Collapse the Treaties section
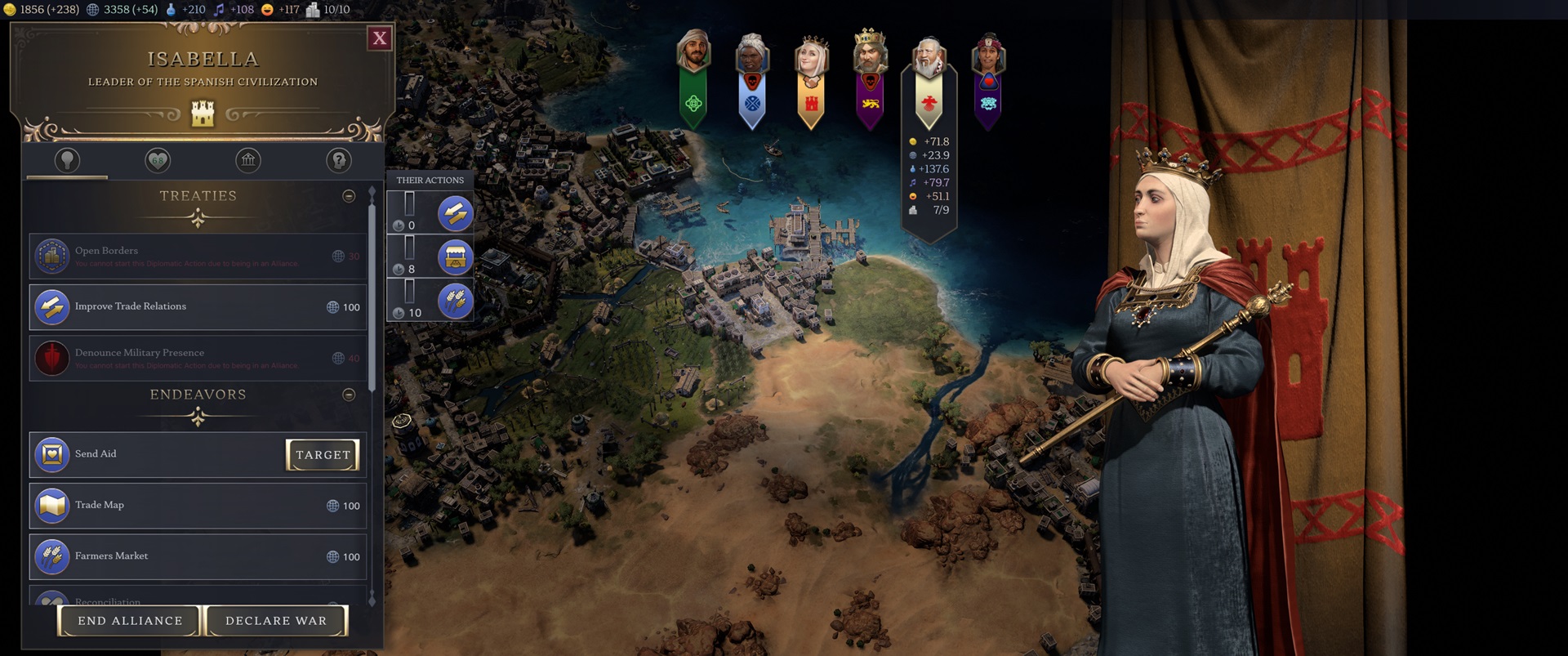 point(350,196)
